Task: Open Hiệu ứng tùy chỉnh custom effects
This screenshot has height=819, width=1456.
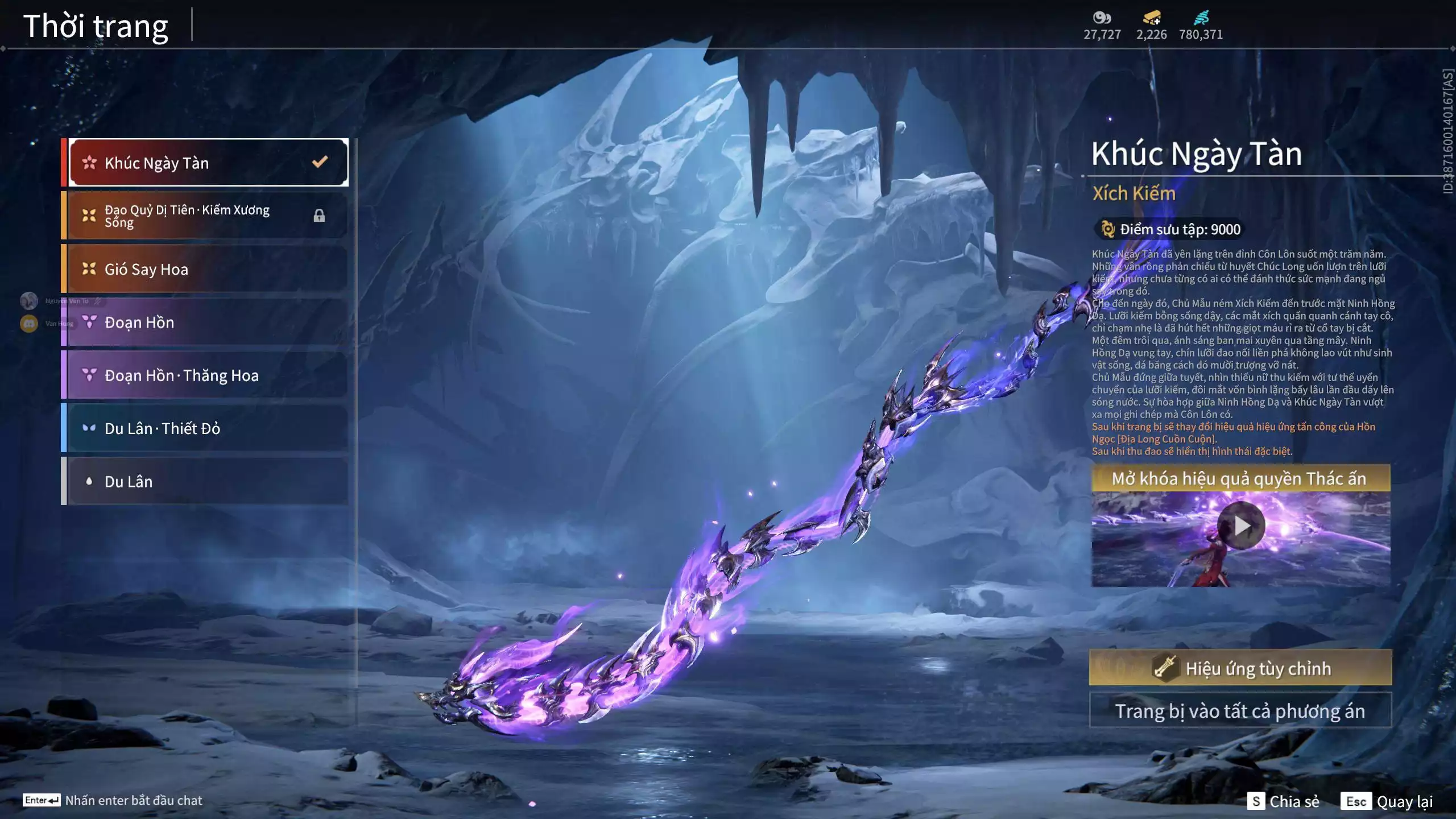Action: coord(1240,668)
